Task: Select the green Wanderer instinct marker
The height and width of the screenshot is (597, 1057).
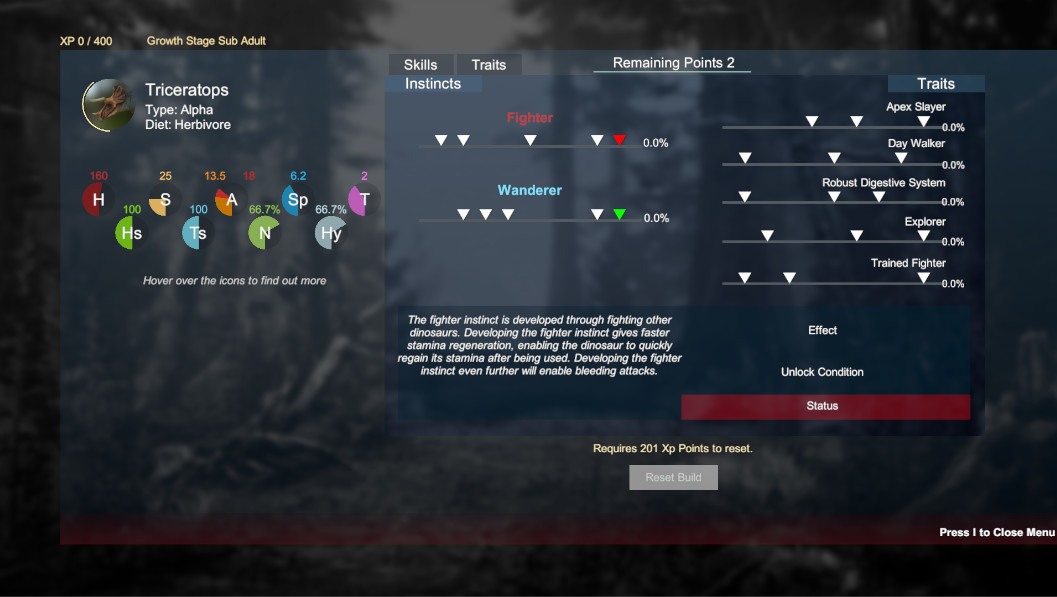Action: 619,214
